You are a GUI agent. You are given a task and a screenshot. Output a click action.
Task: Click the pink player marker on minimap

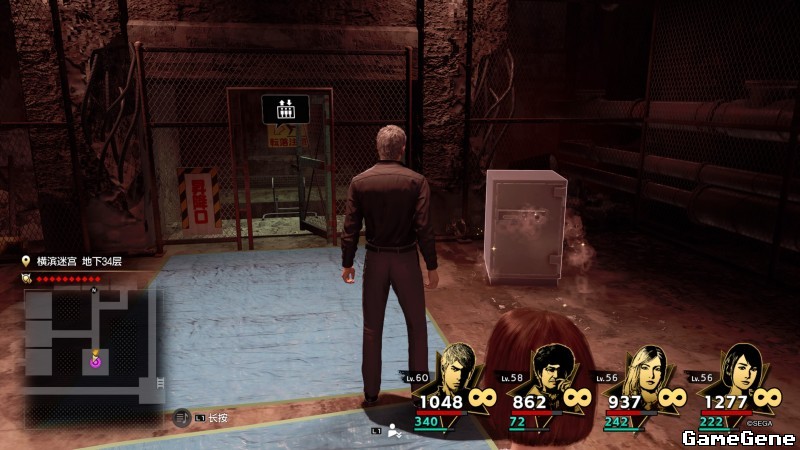tap(96, 362)
